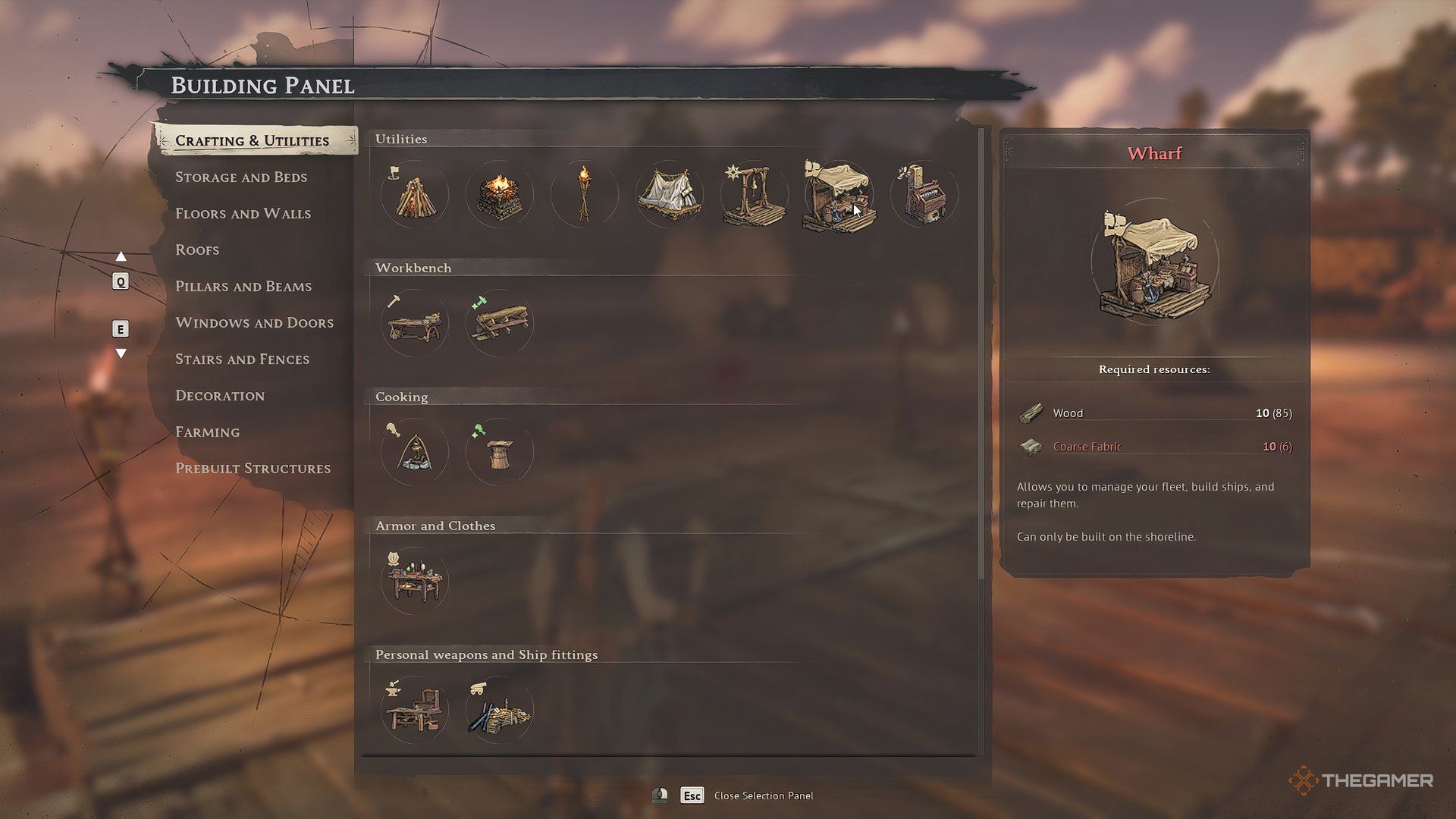
Task: Select the cooking campfire pot icon
Action: (414, 453)
